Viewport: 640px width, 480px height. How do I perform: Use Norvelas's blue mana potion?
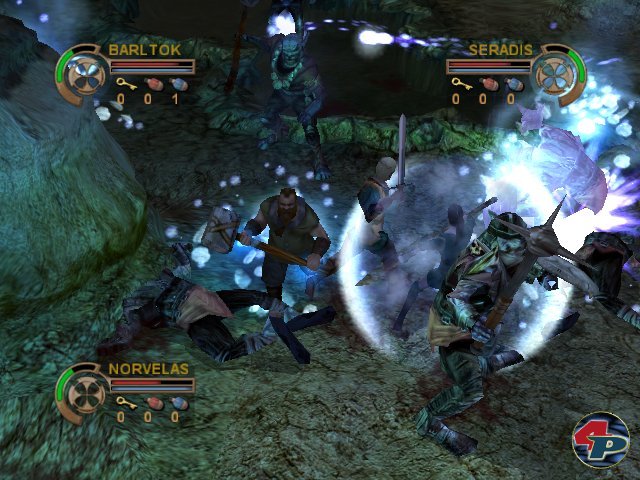[177, 402]
